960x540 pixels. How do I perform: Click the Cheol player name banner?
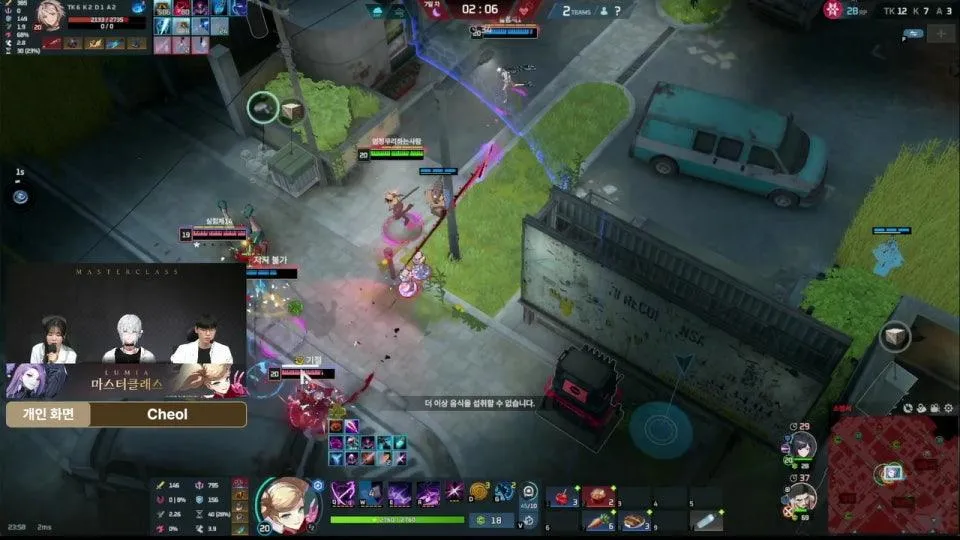167,414
